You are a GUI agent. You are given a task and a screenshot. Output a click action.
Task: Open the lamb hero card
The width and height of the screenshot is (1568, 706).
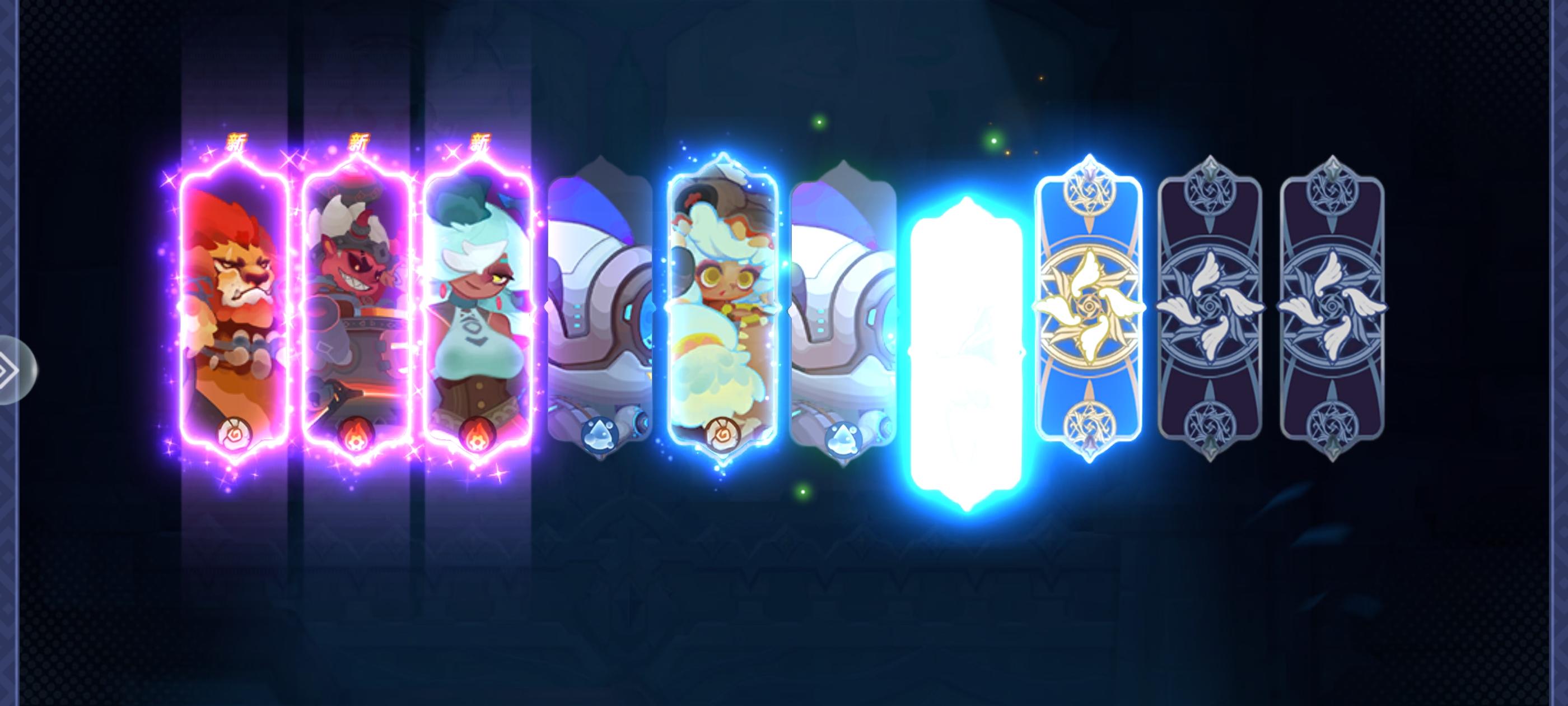(724, 305)
